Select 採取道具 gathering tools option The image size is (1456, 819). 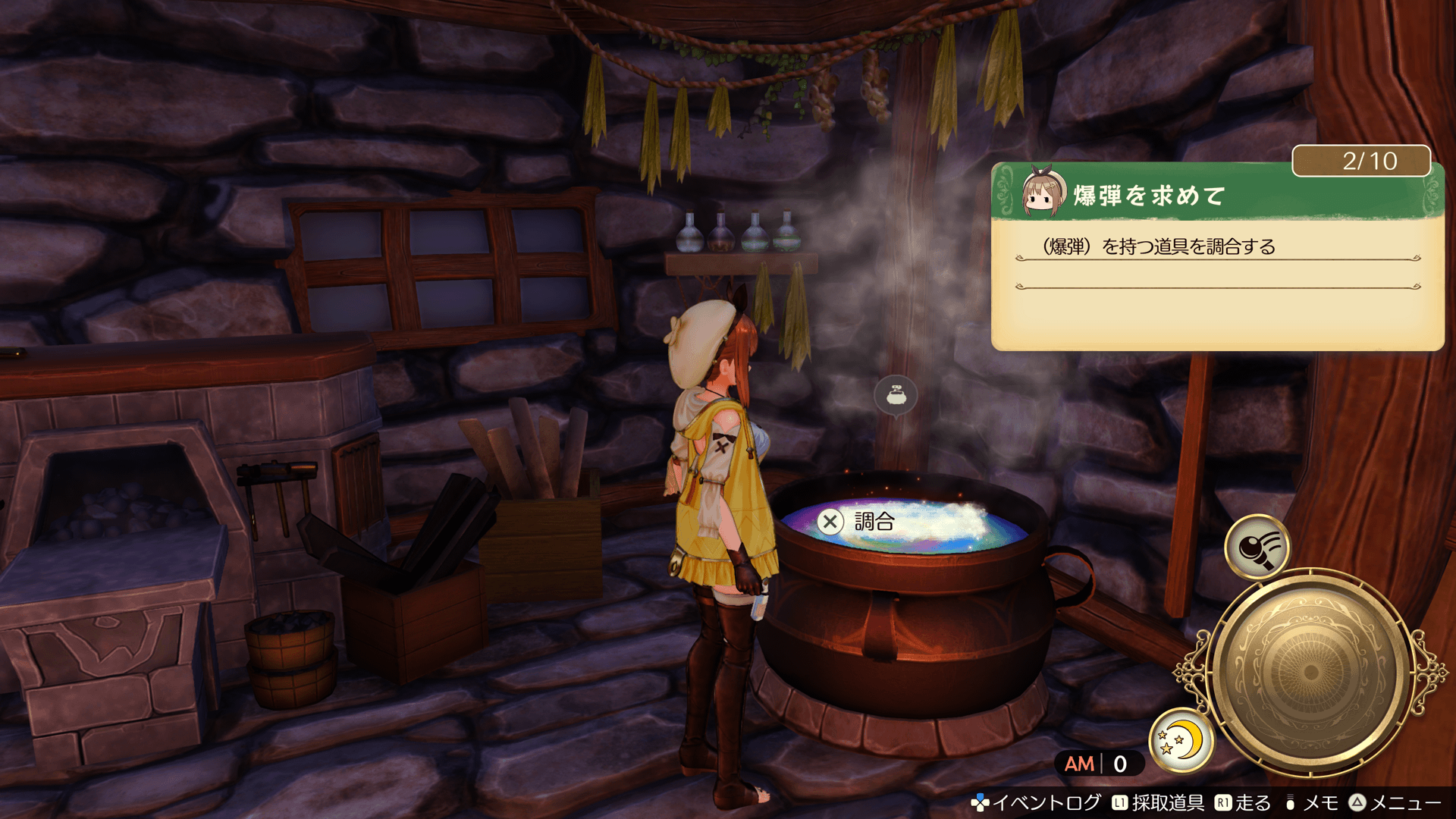1159,802
